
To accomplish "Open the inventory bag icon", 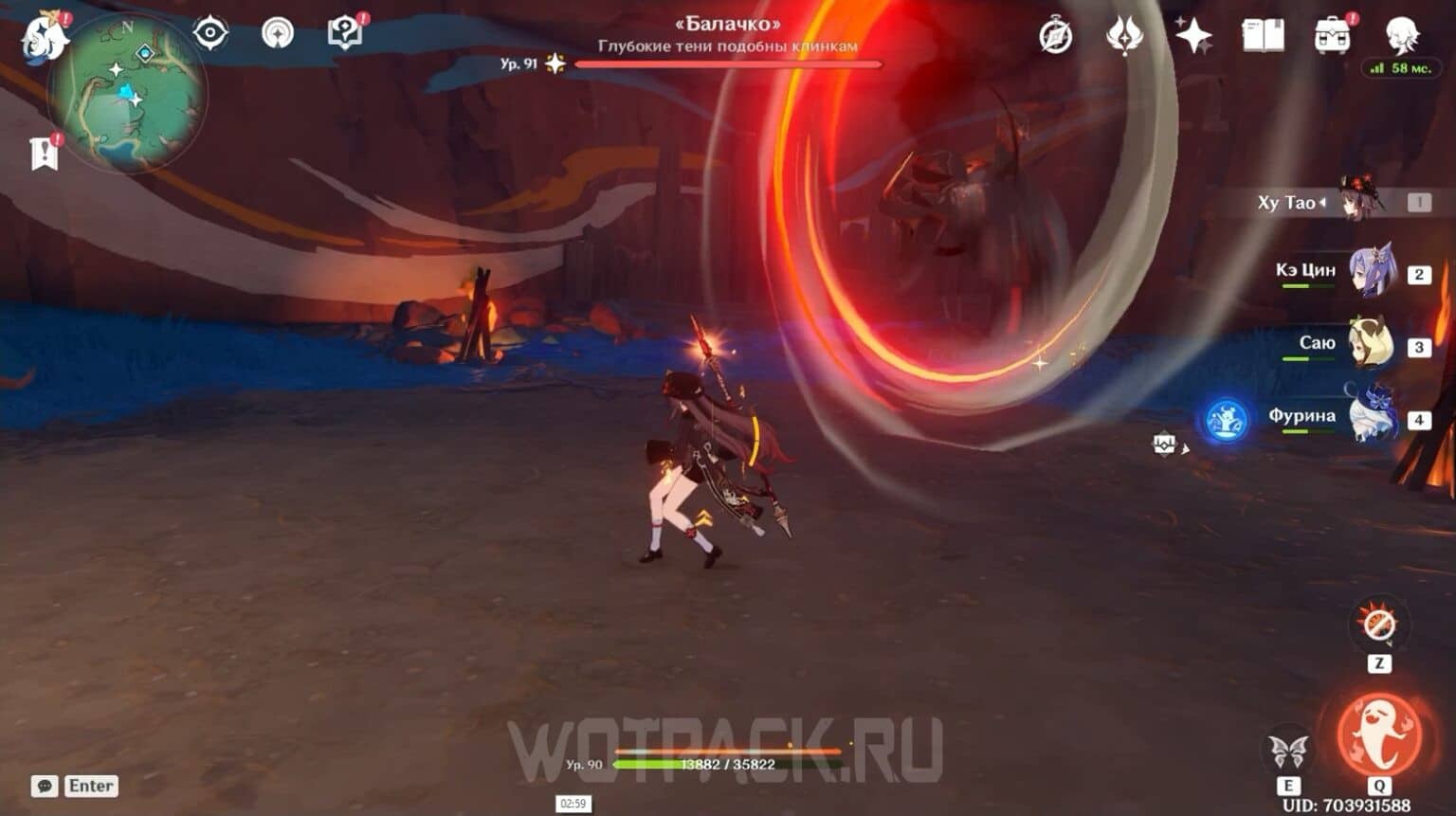I will (1332, 33).
